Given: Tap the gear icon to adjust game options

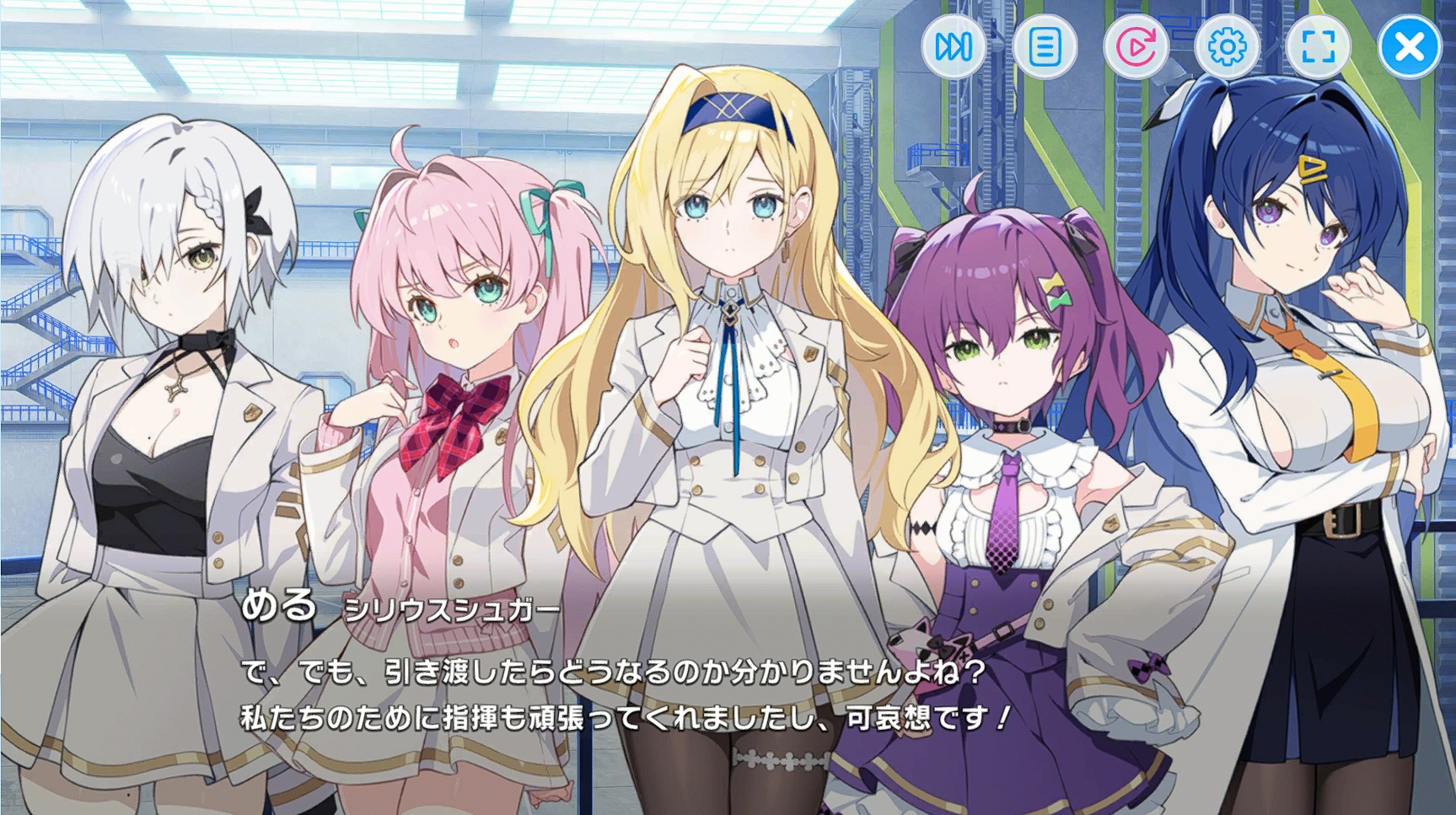Looking at the screenshot, I should pos(1228,48).
